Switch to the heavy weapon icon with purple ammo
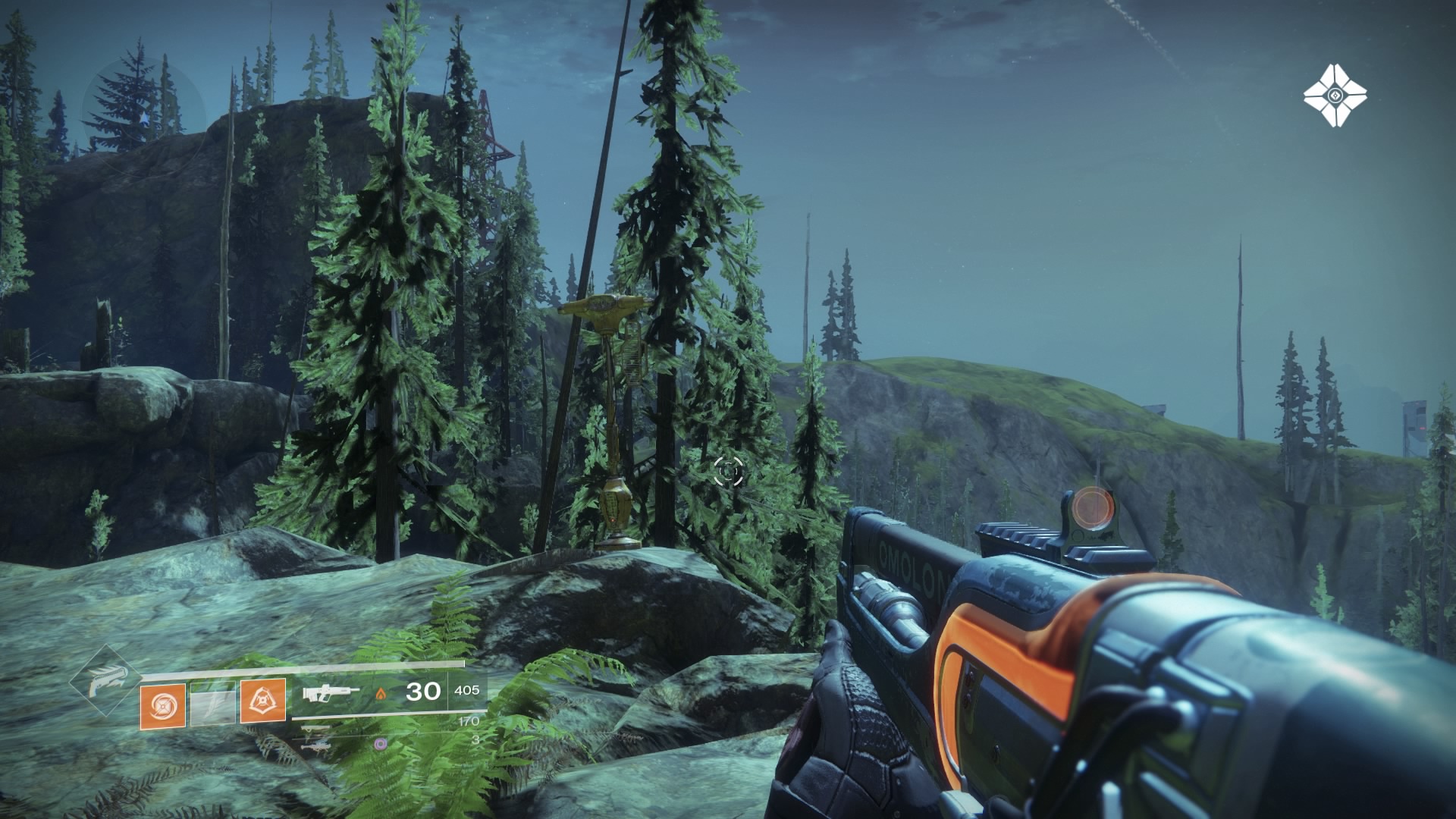Viewport: 1456px width, 819px height. pos(315,746)
